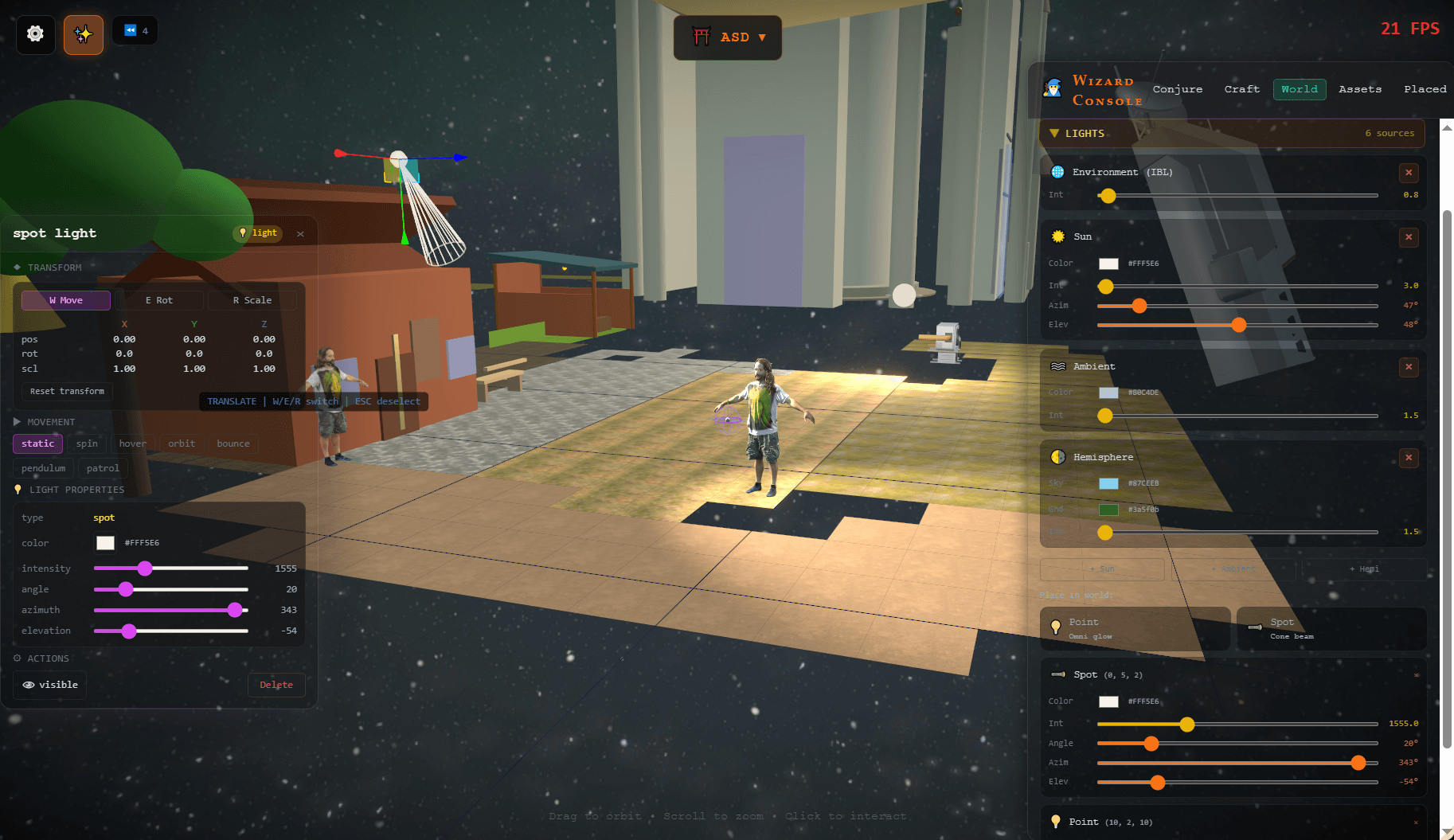Choose the orbit movement mode

pos(181,444)
